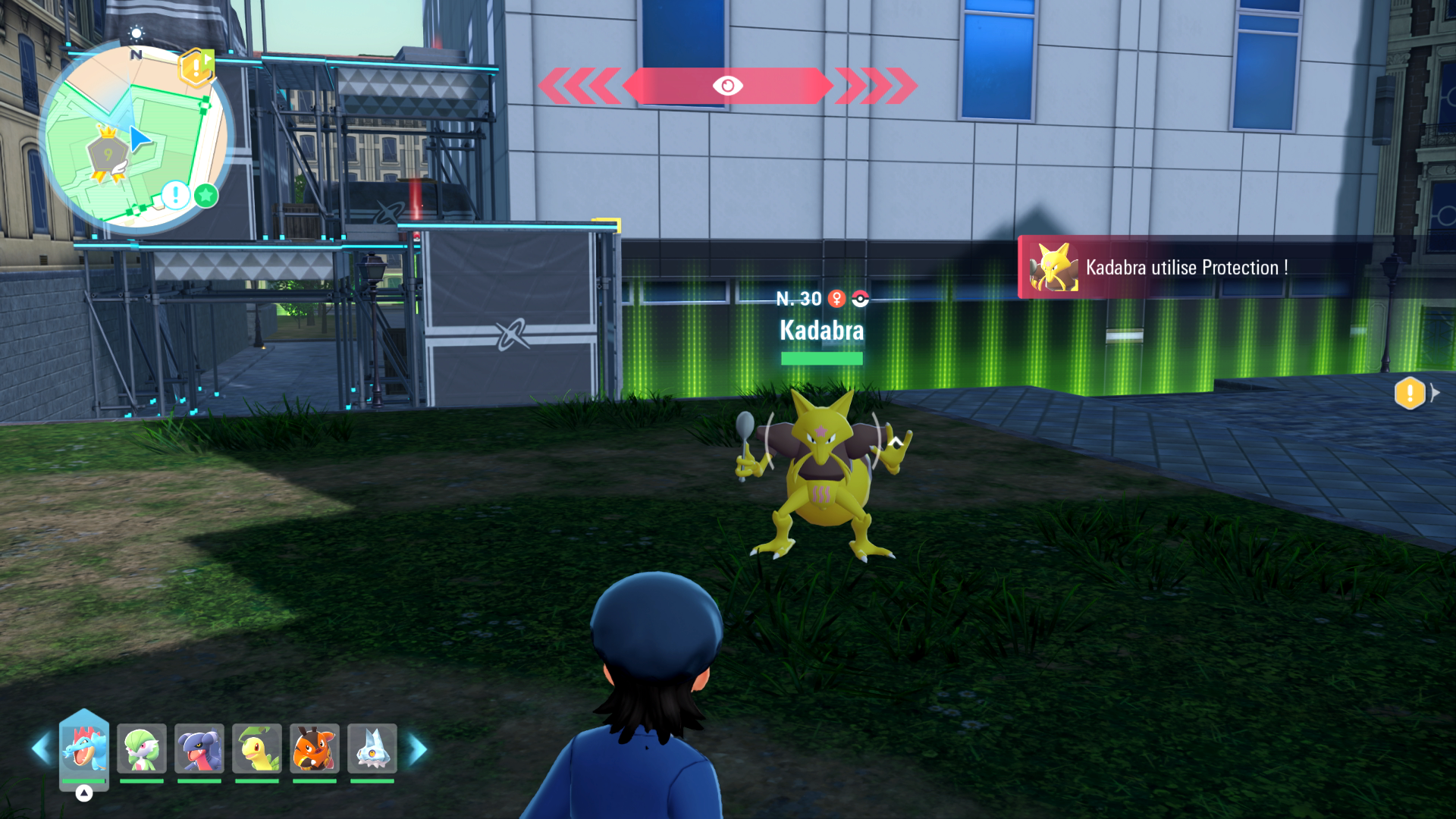This screenshot has width=1456, height=819.
Task: Click the rank 9 badge on minimap
Action: pyautogui.click(x=108, y=155)
